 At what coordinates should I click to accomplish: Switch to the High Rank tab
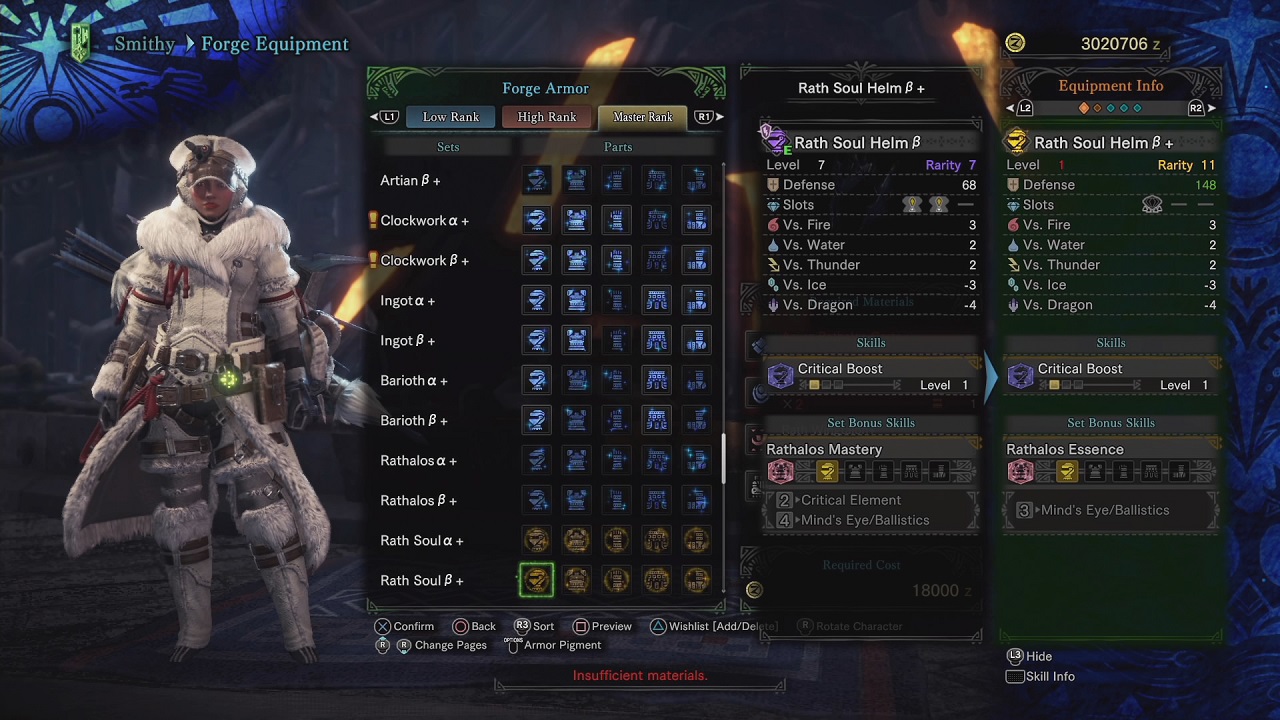pyautogui.click(x=546, y=117)
